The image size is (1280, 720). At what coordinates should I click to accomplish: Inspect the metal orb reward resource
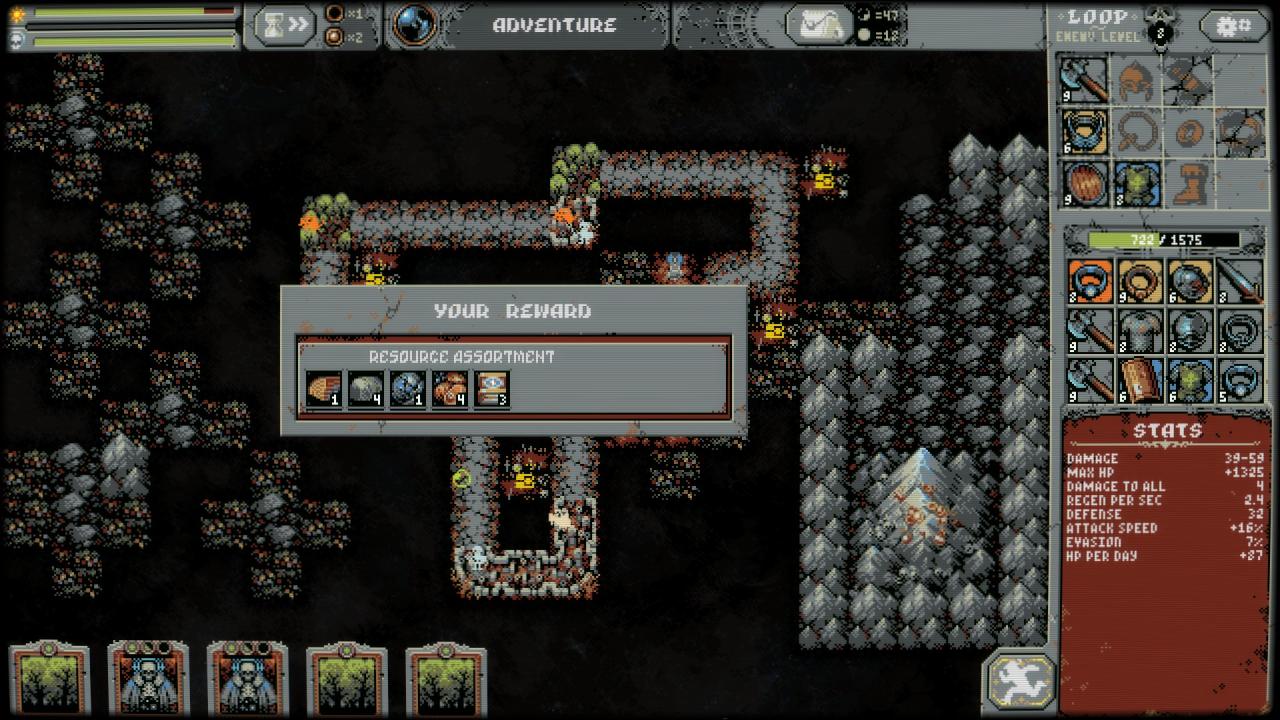[407, 389]
